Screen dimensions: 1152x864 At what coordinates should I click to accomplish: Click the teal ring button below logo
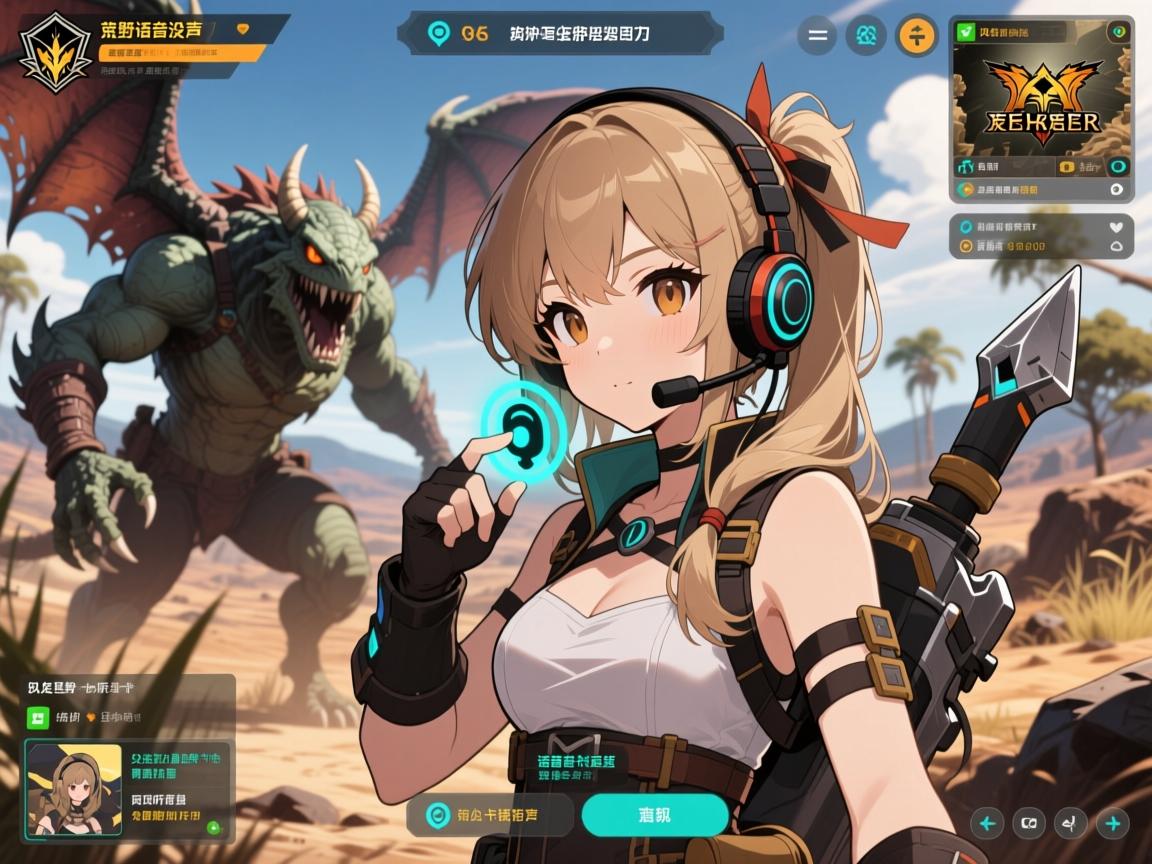[x=1118, y=166]
